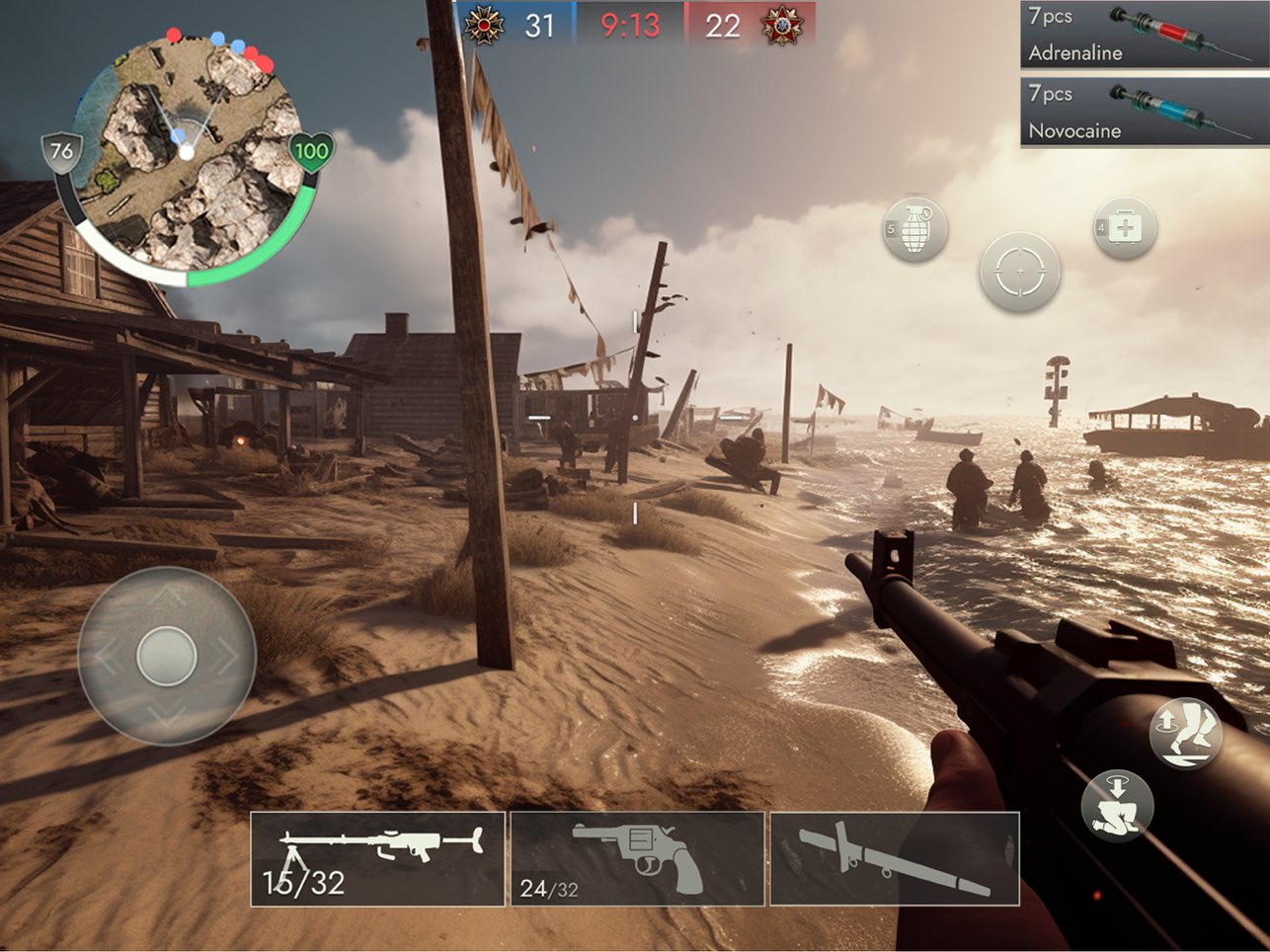Tap the crouch button
The height and width of the screenshot is (952, 1270).
pyautogui.click(x=1117, y=805)
